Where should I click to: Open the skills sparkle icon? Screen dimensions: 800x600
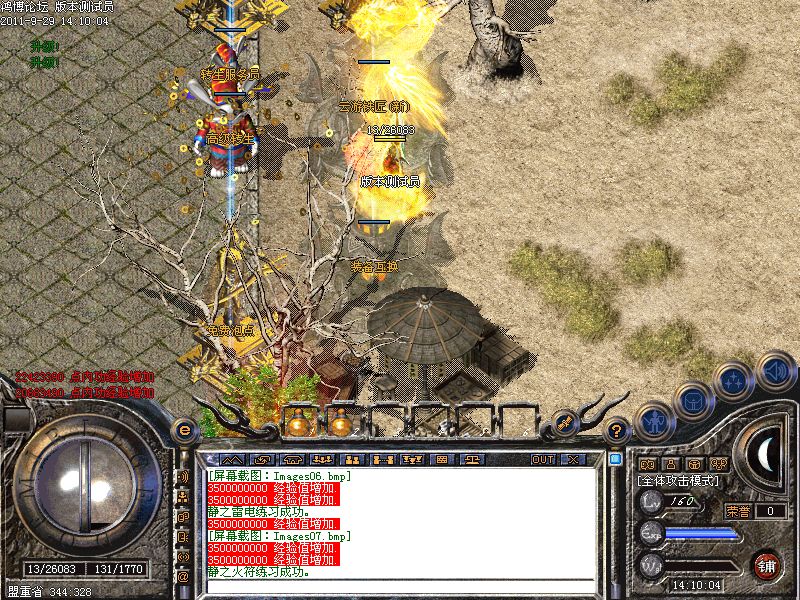coord(733,380)
